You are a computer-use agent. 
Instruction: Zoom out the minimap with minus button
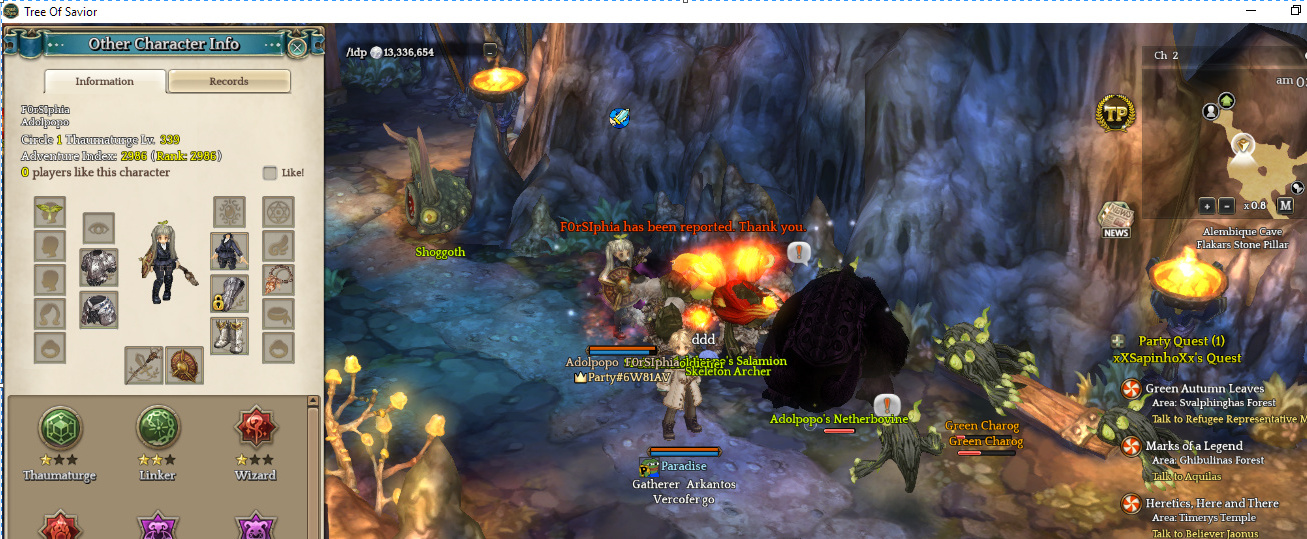[1226, 205]
